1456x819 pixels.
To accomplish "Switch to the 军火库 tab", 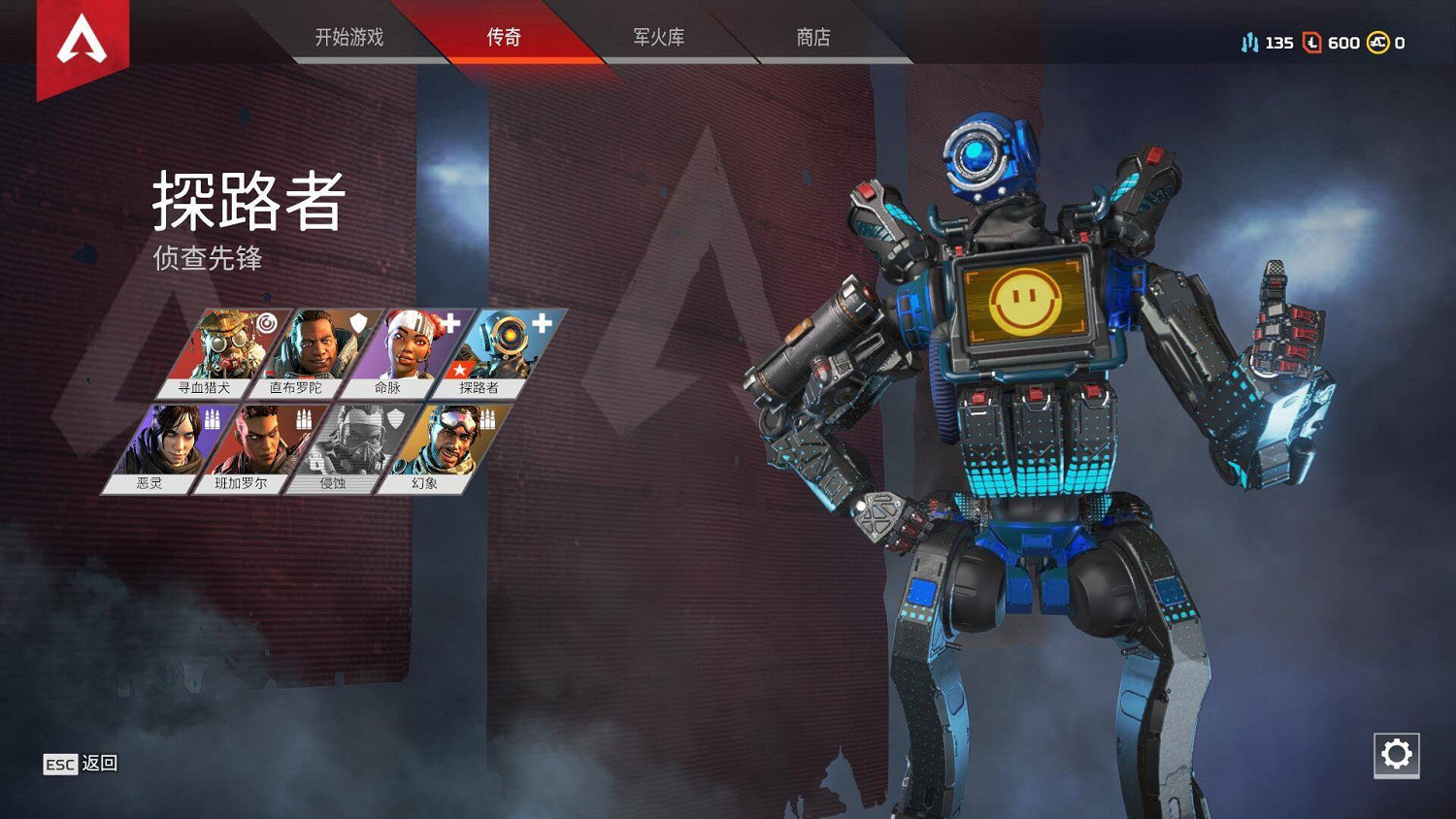I will pos(658,37).
